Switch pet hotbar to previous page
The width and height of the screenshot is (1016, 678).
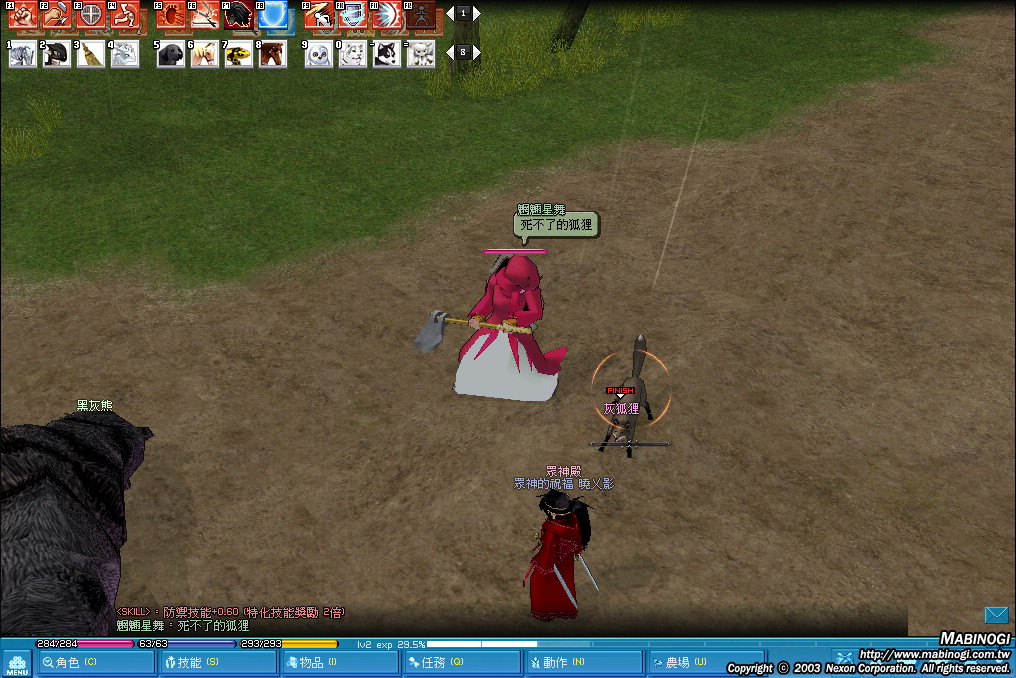[450, 52]
